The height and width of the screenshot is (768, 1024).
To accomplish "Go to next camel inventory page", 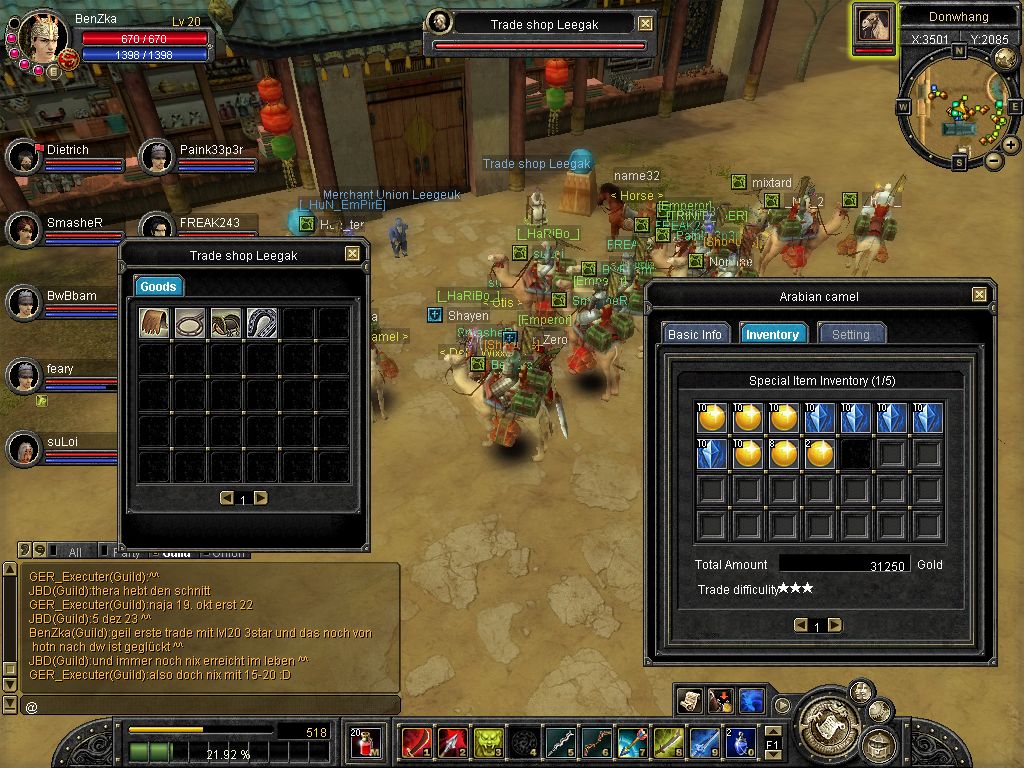I will tap(835, 625).
